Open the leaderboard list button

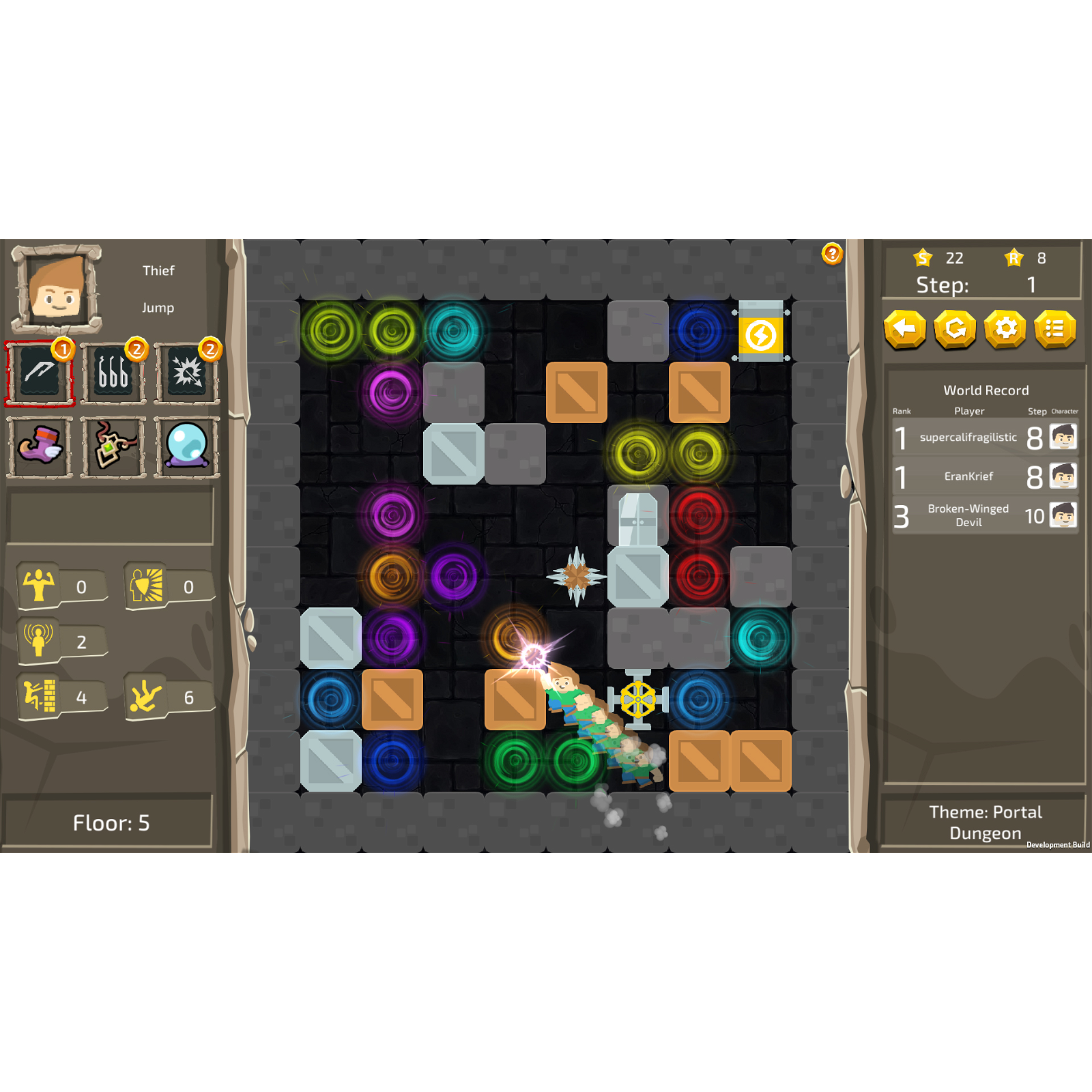point(1055,330)
